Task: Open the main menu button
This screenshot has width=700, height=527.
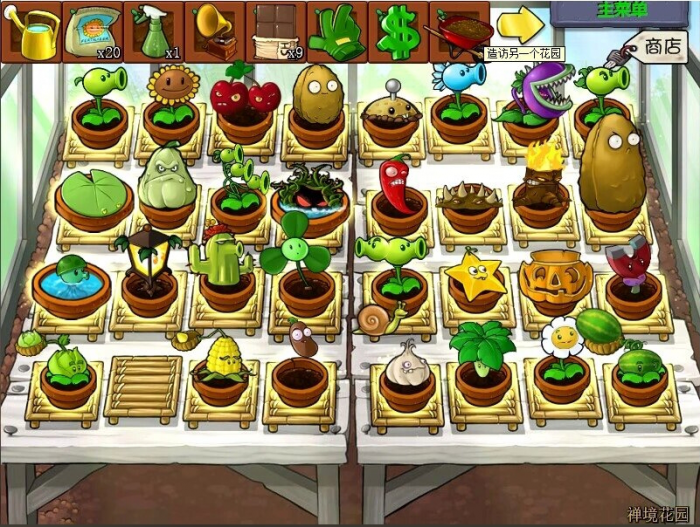Action: click(624, 11)
